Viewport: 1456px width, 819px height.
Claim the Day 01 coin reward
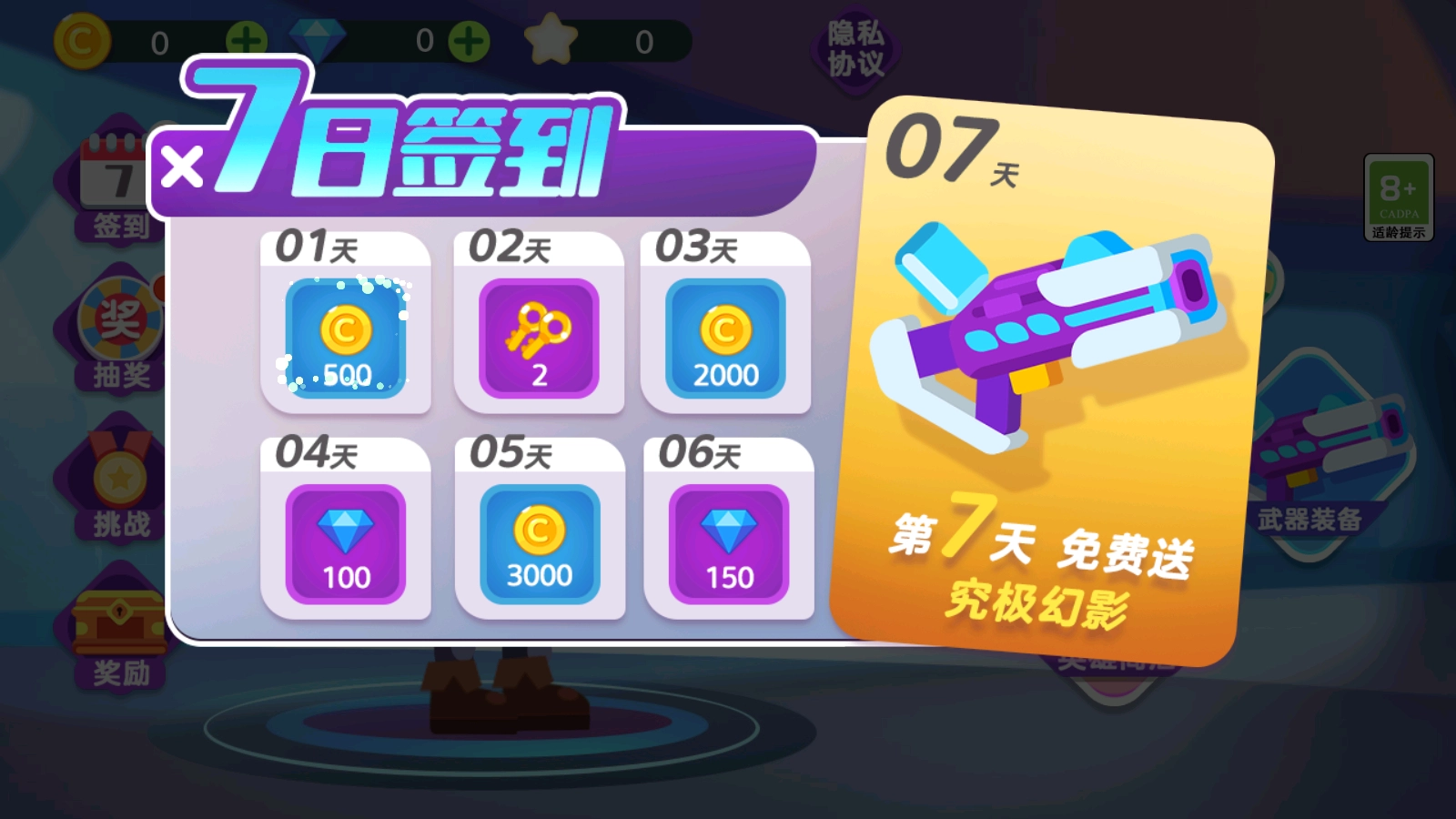tap(344, 339)
